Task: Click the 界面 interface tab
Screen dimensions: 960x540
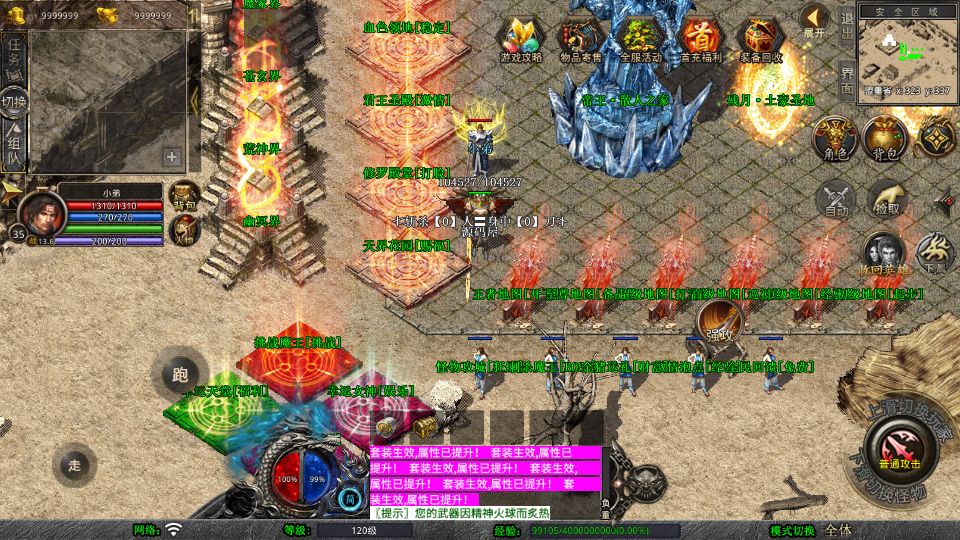Action: pyautogui.click(x=847, y=80)
